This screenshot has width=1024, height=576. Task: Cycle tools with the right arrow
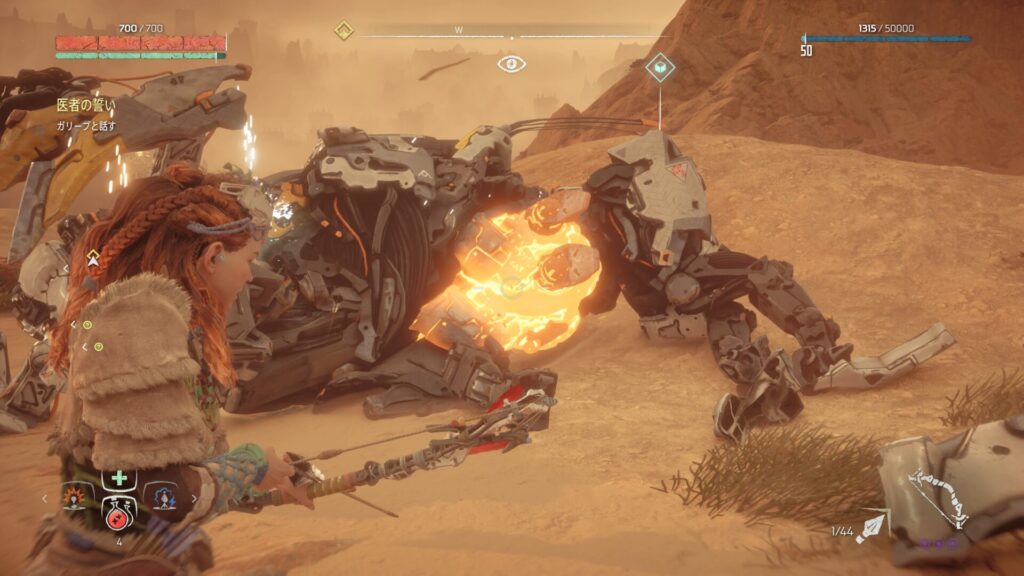[195, 497]
